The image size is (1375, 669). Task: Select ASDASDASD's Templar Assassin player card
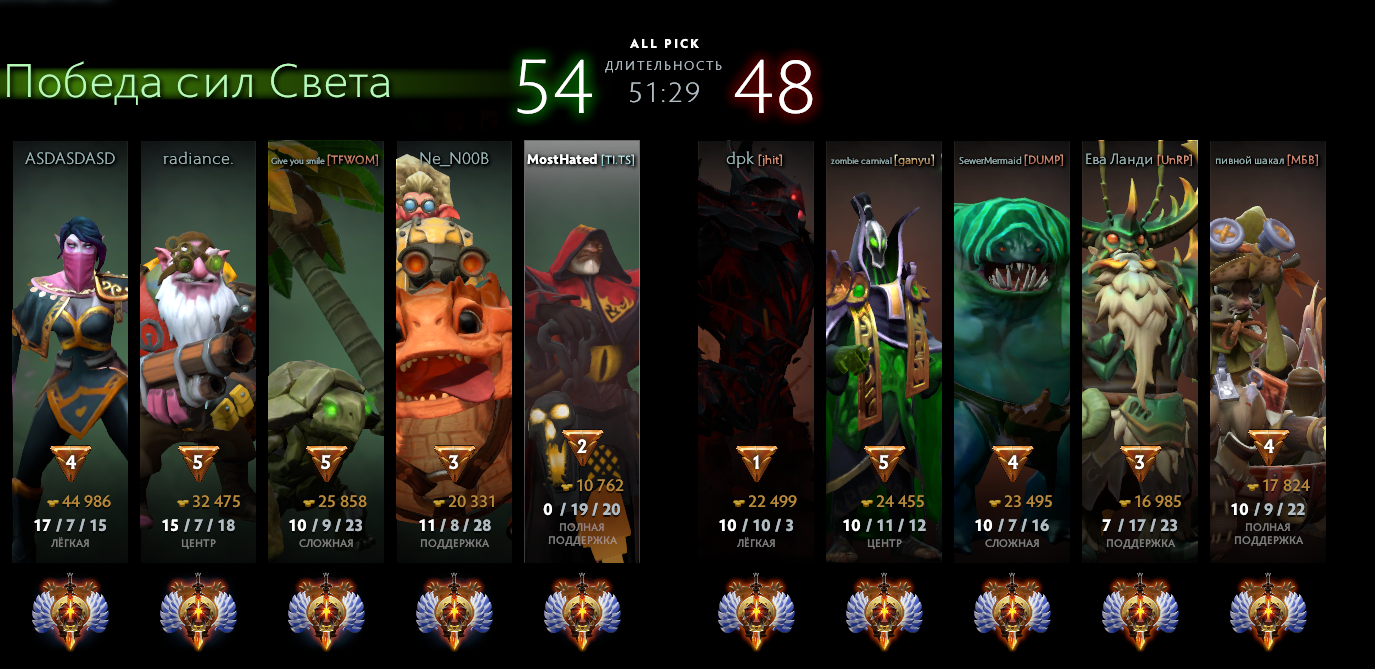(x=70, y=350)
